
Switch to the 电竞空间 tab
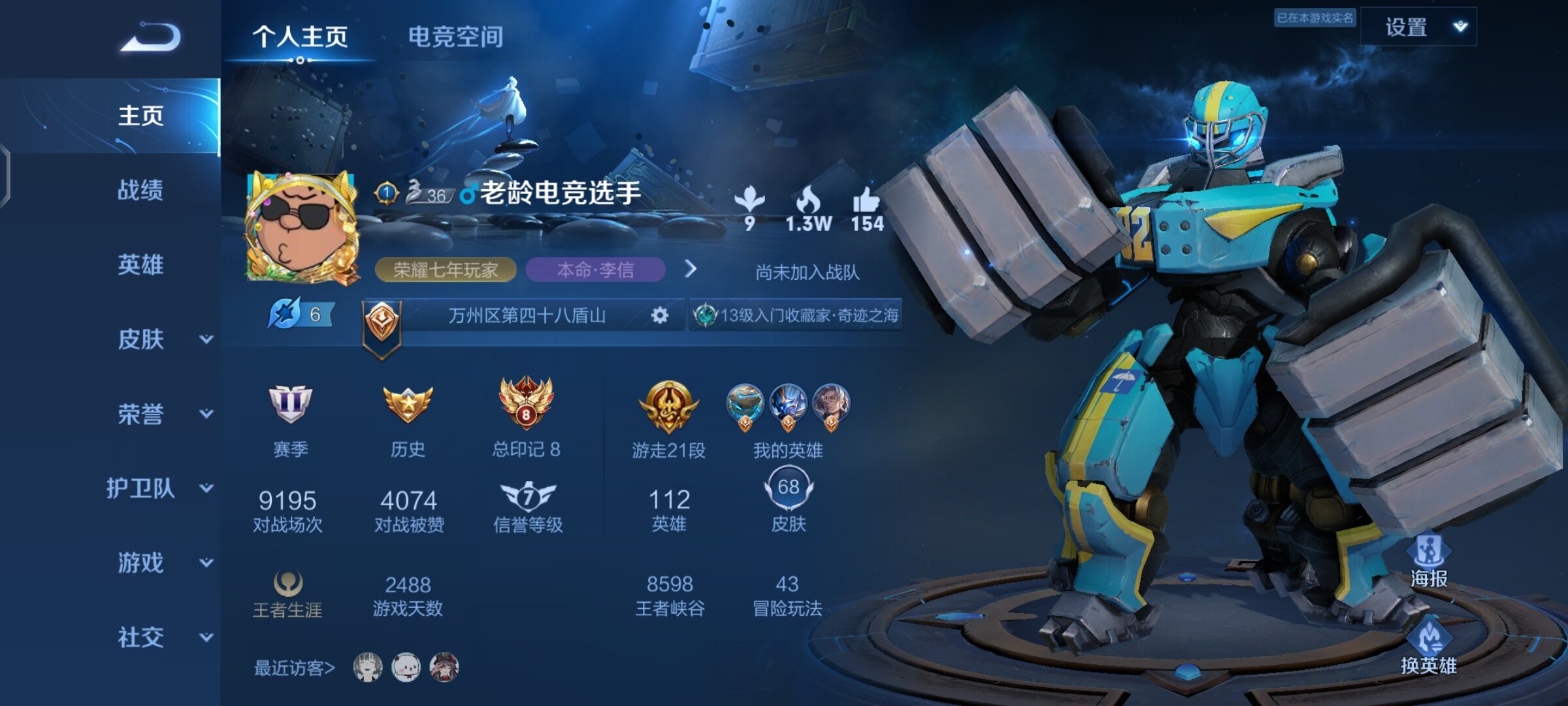coord(455,37)
